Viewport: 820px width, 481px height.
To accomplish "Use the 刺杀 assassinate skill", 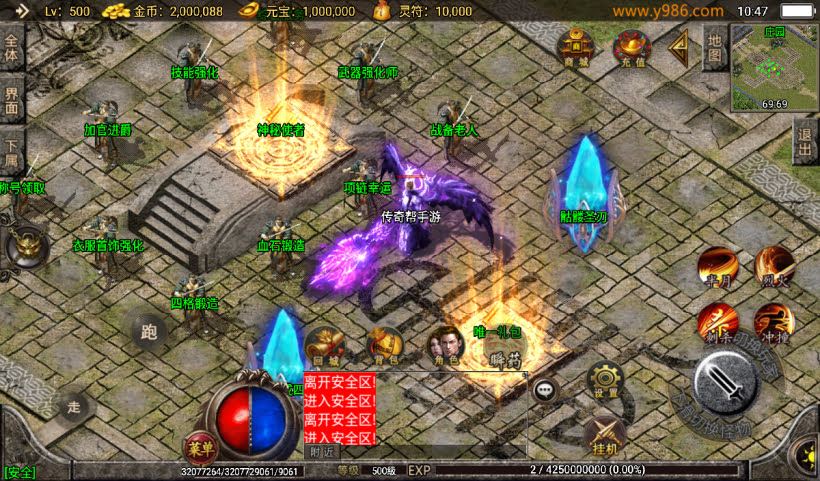I will tap(717, 322).
